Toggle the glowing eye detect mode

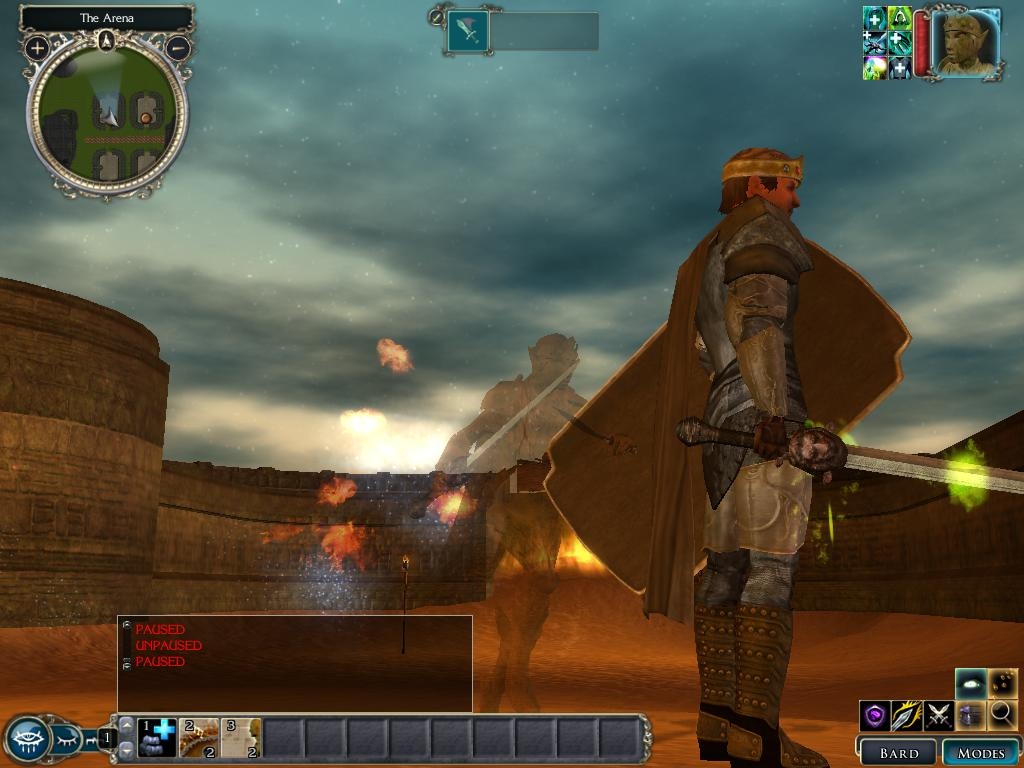[x=970, y=683]
